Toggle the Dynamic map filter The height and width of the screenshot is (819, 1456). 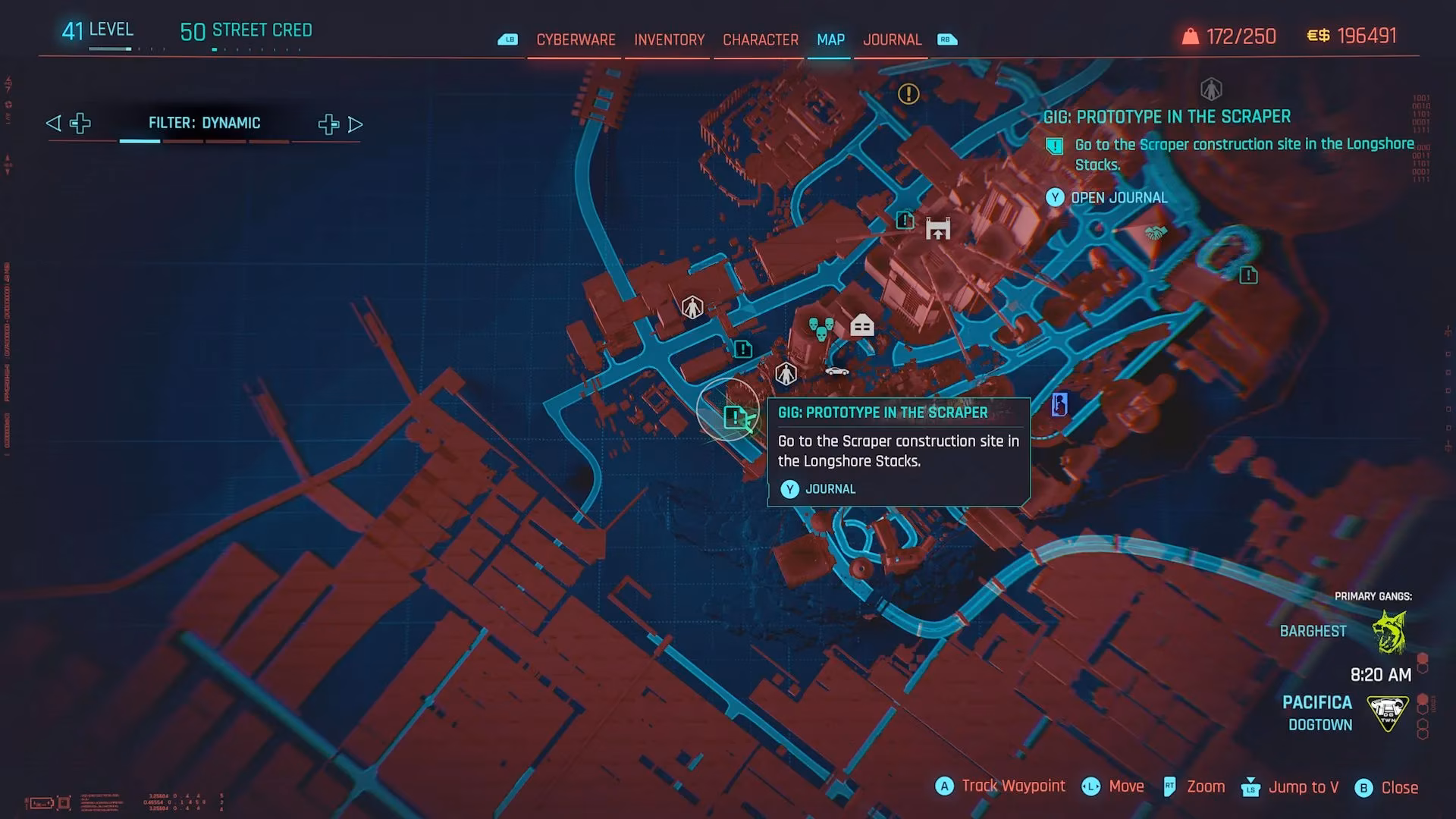[205, 122]
